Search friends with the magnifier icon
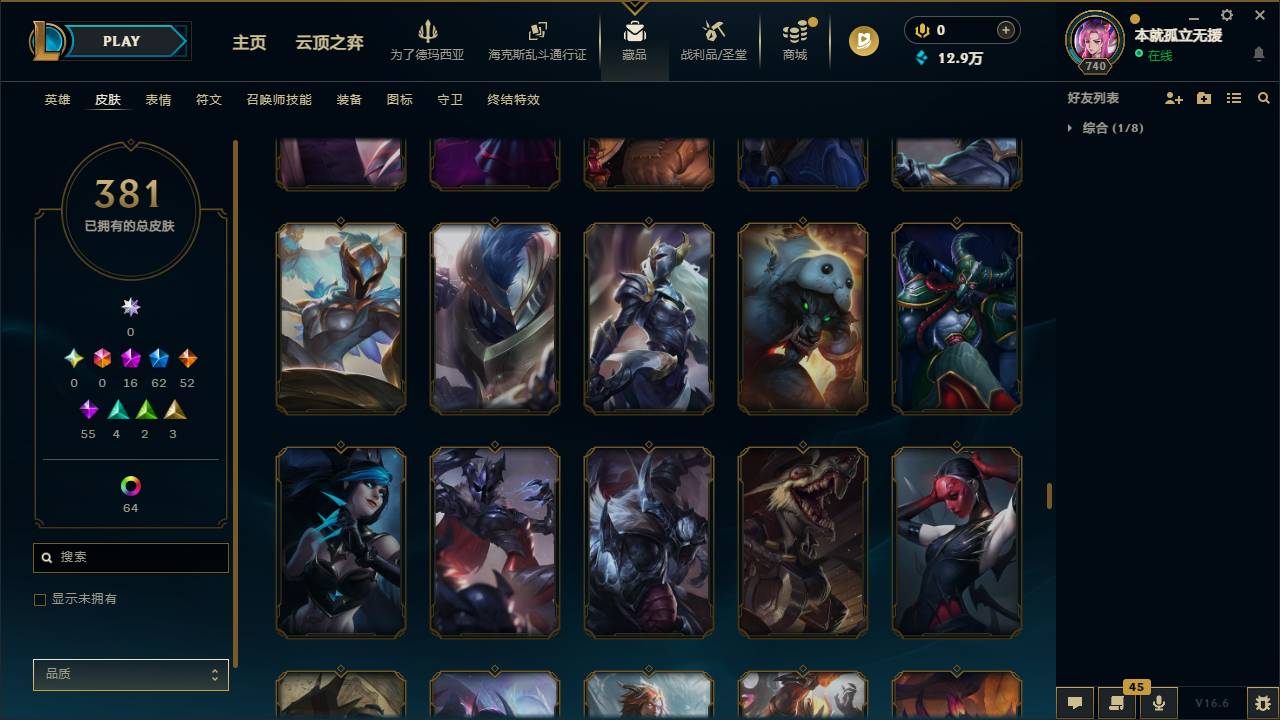This screenshot has width=1280, height=720. point(1264,97)
